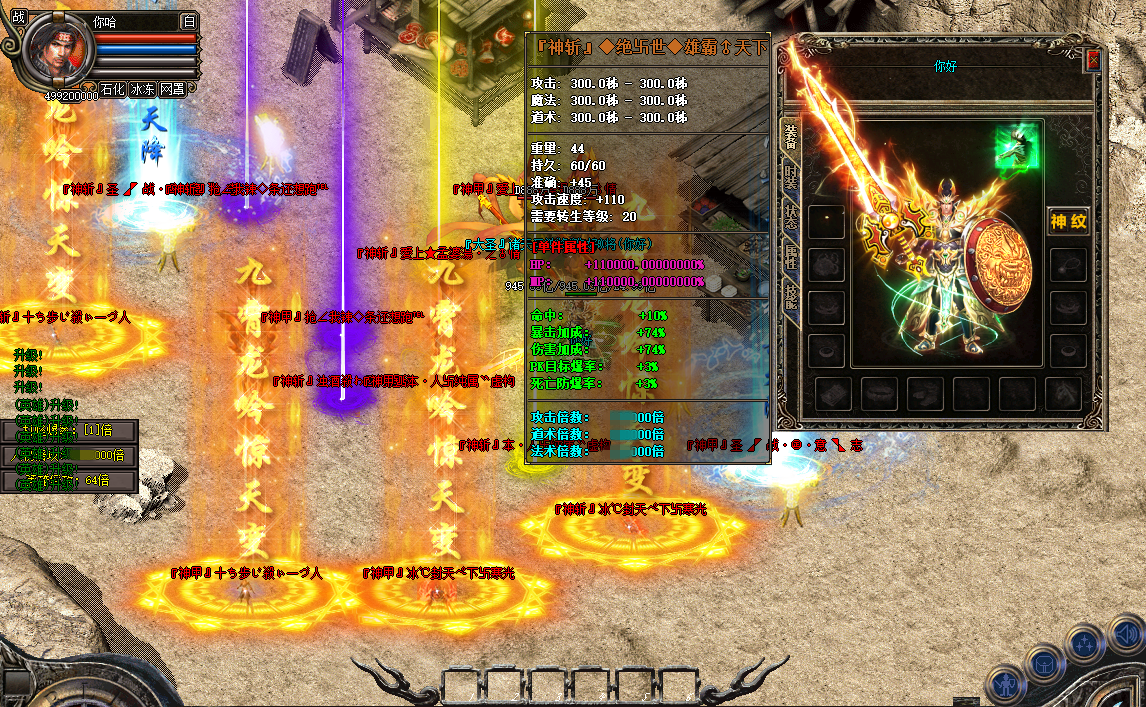Close the character equipment panel
The image size is (1146, 707).
coord(1093,59)
